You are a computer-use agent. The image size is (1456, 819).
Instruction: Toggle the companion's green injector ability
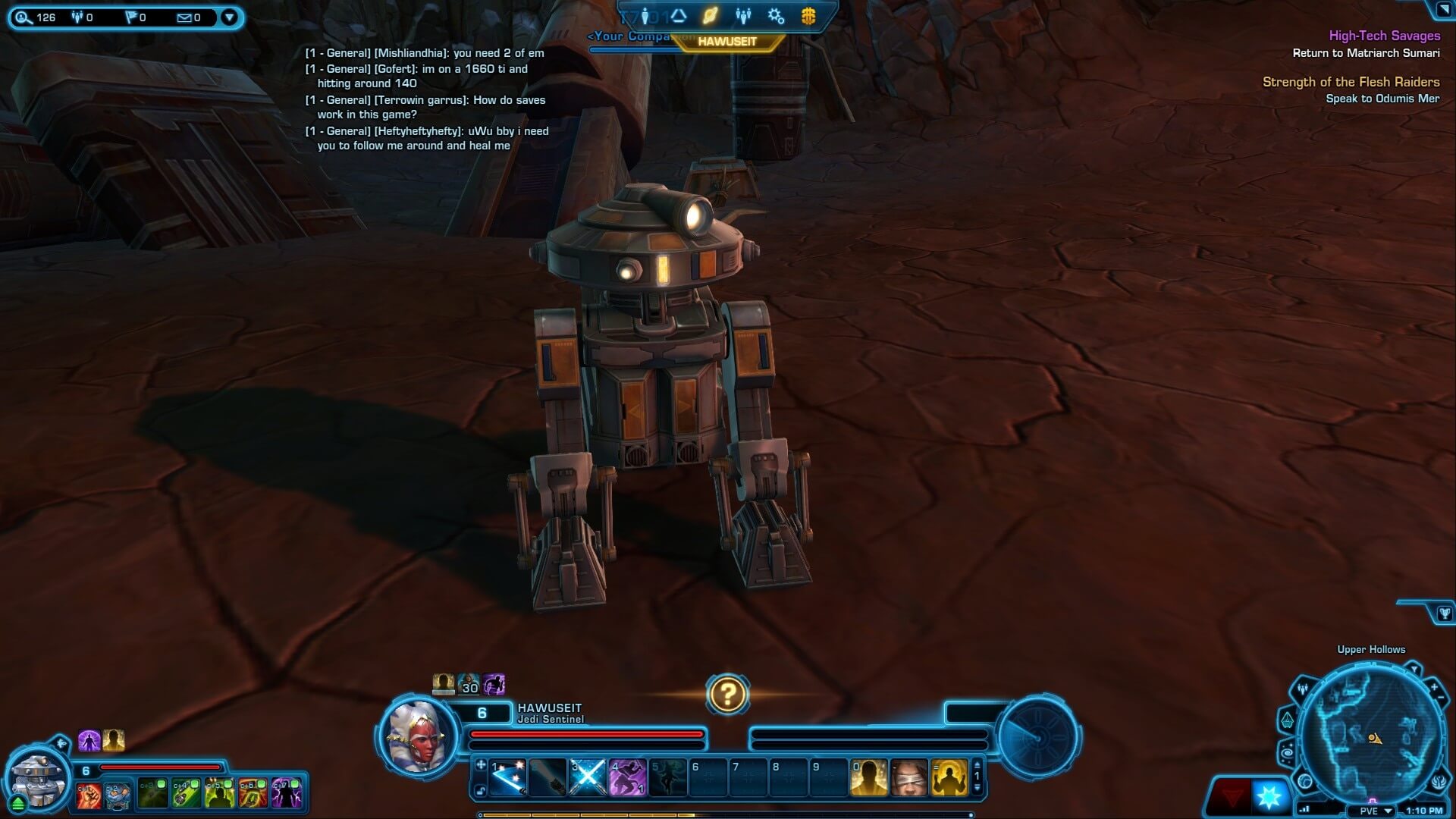(x=187, y=794)
